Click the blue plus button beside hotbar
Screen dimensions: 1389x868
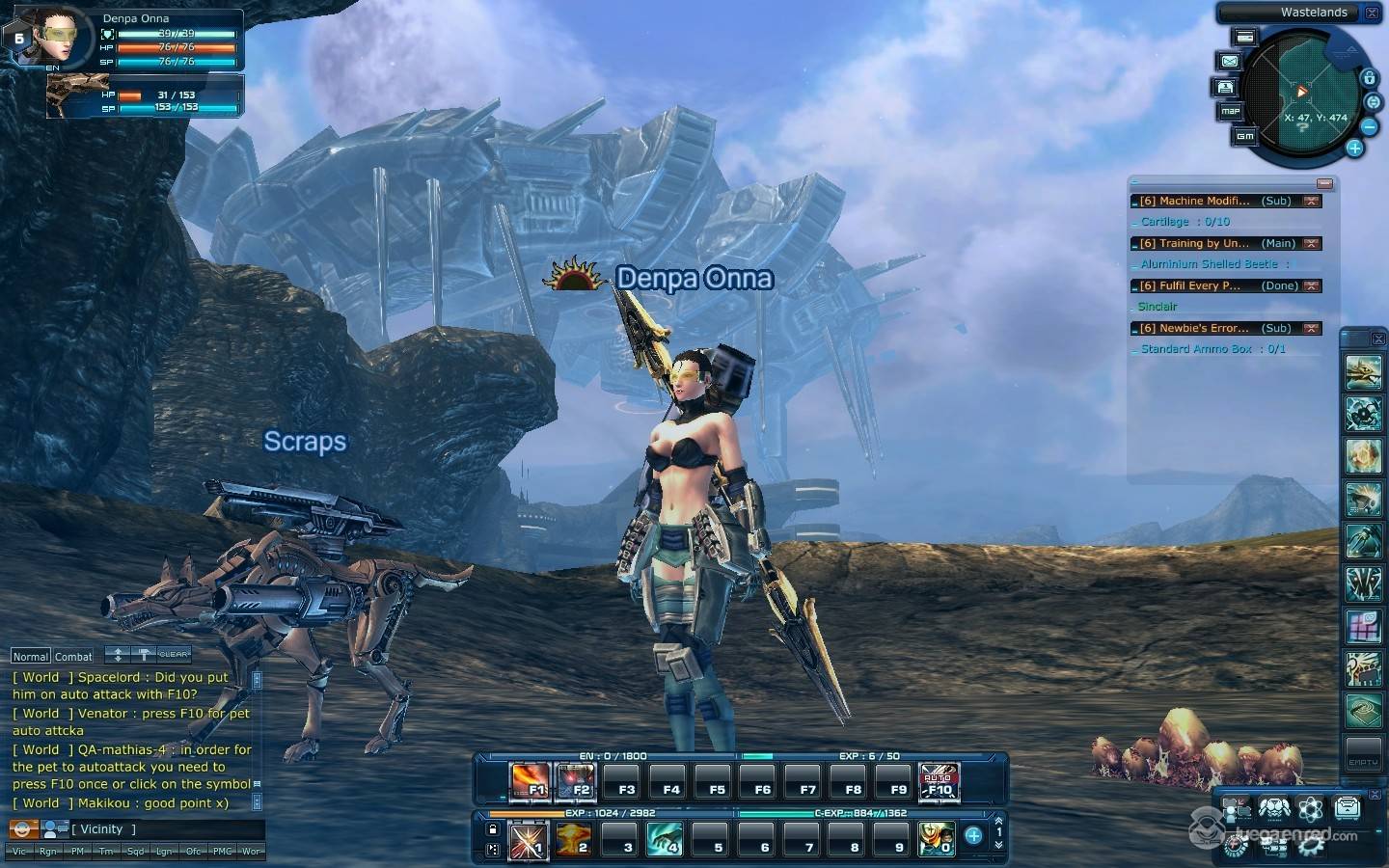[973, 836]
